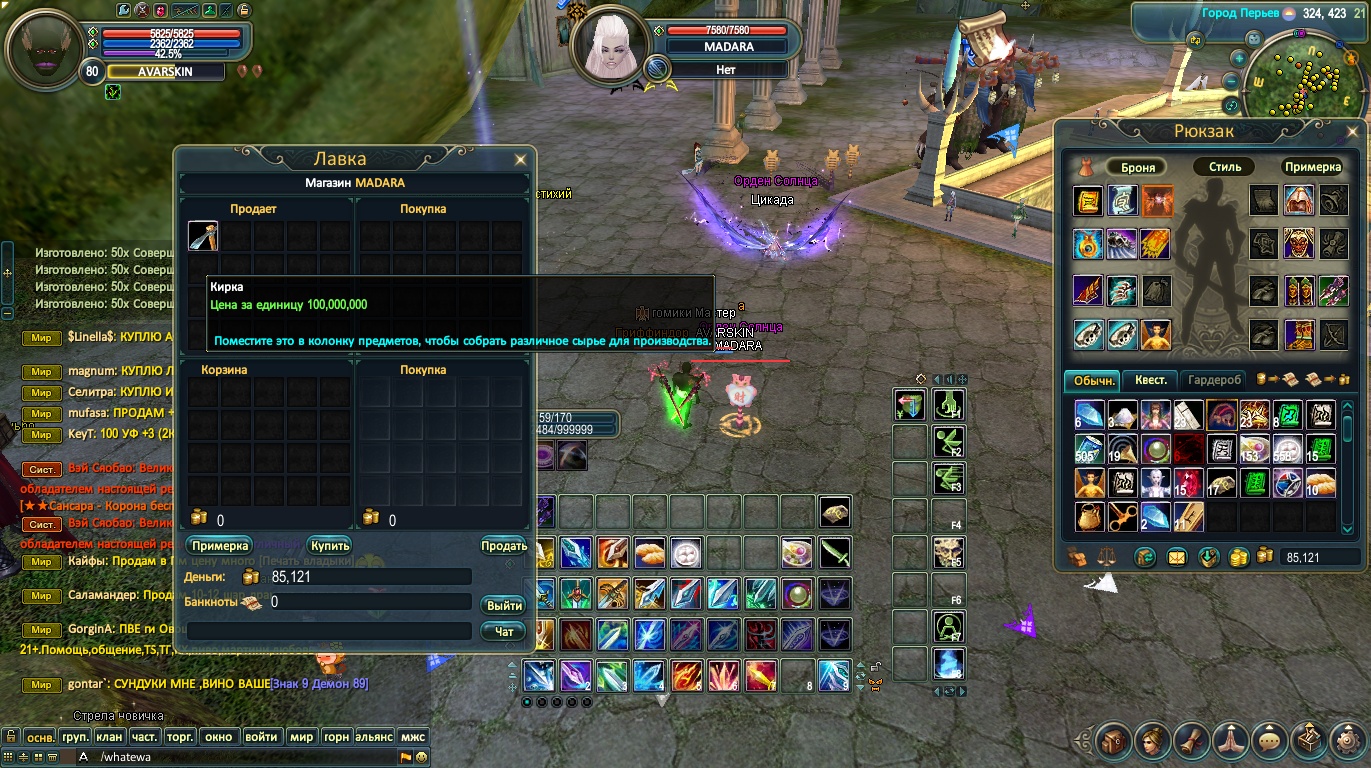This screenshot has height=768, width=1371.
Task: Switch to the Квест. backpack tab
Action: click(x=1150, y=380)
